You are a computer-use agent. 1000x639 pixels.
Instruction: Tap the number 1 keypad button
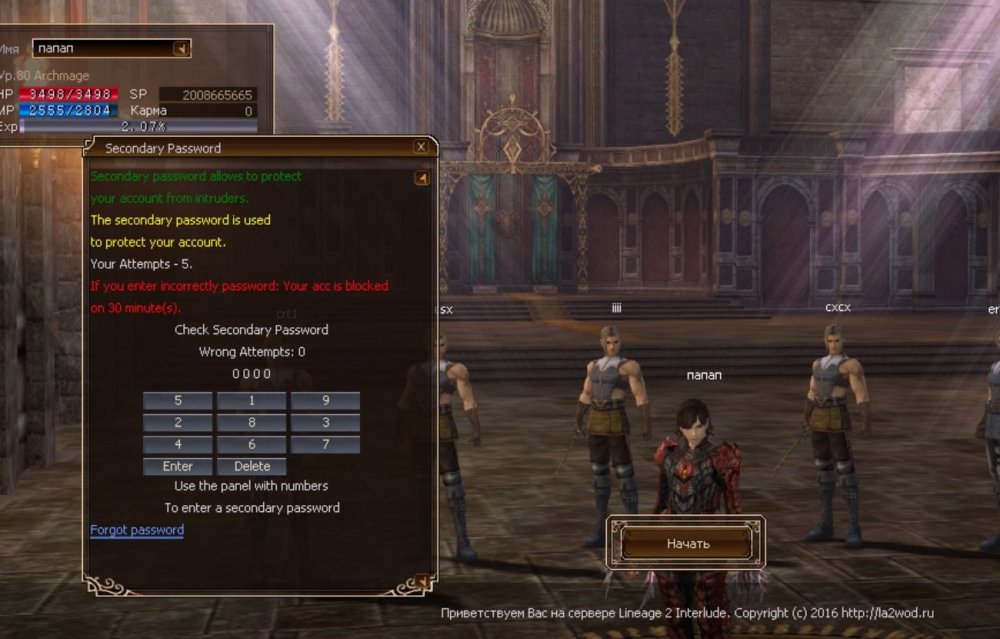pyautogui.click(x=252, y=401)
